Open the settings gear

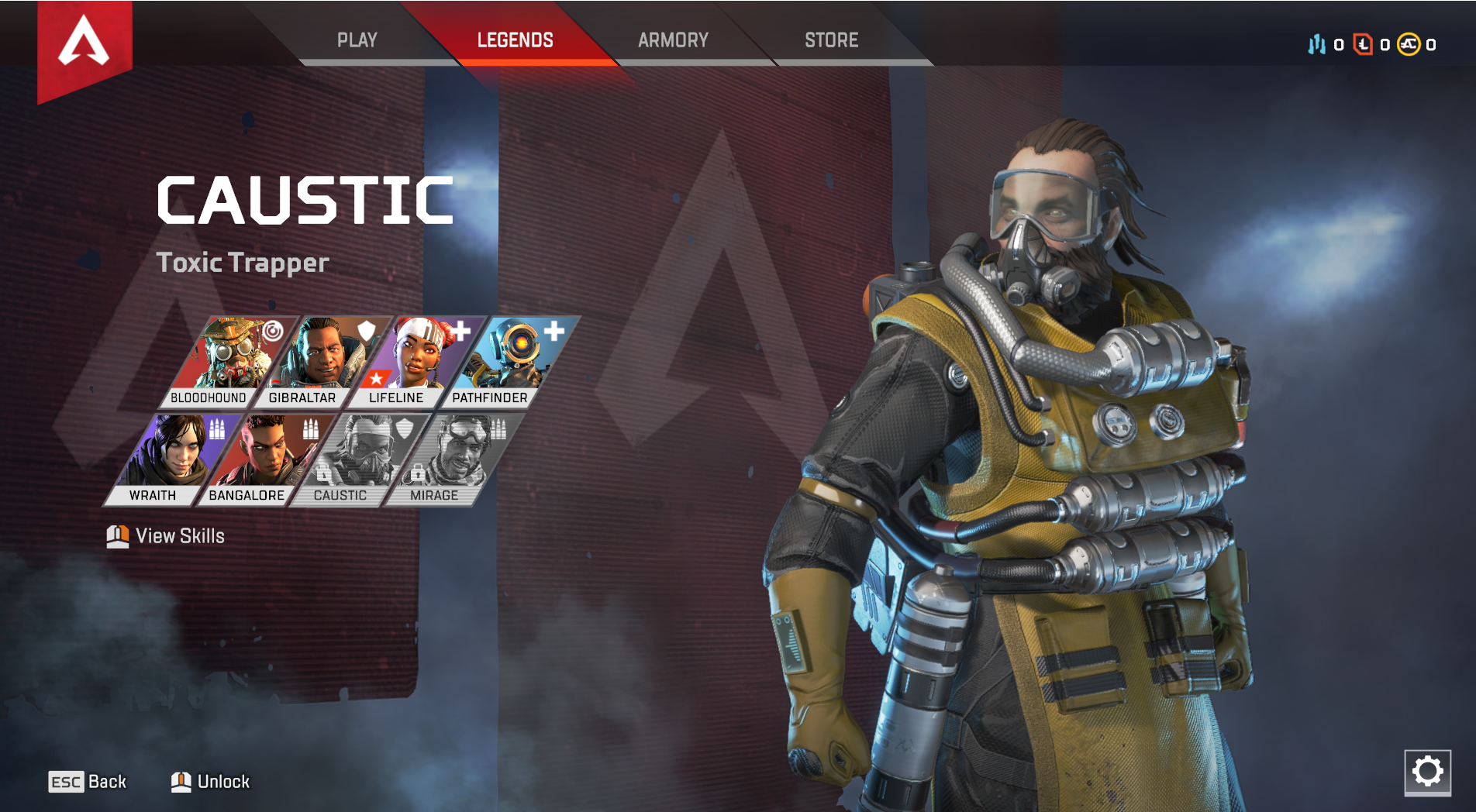[x=1429, y=771]
